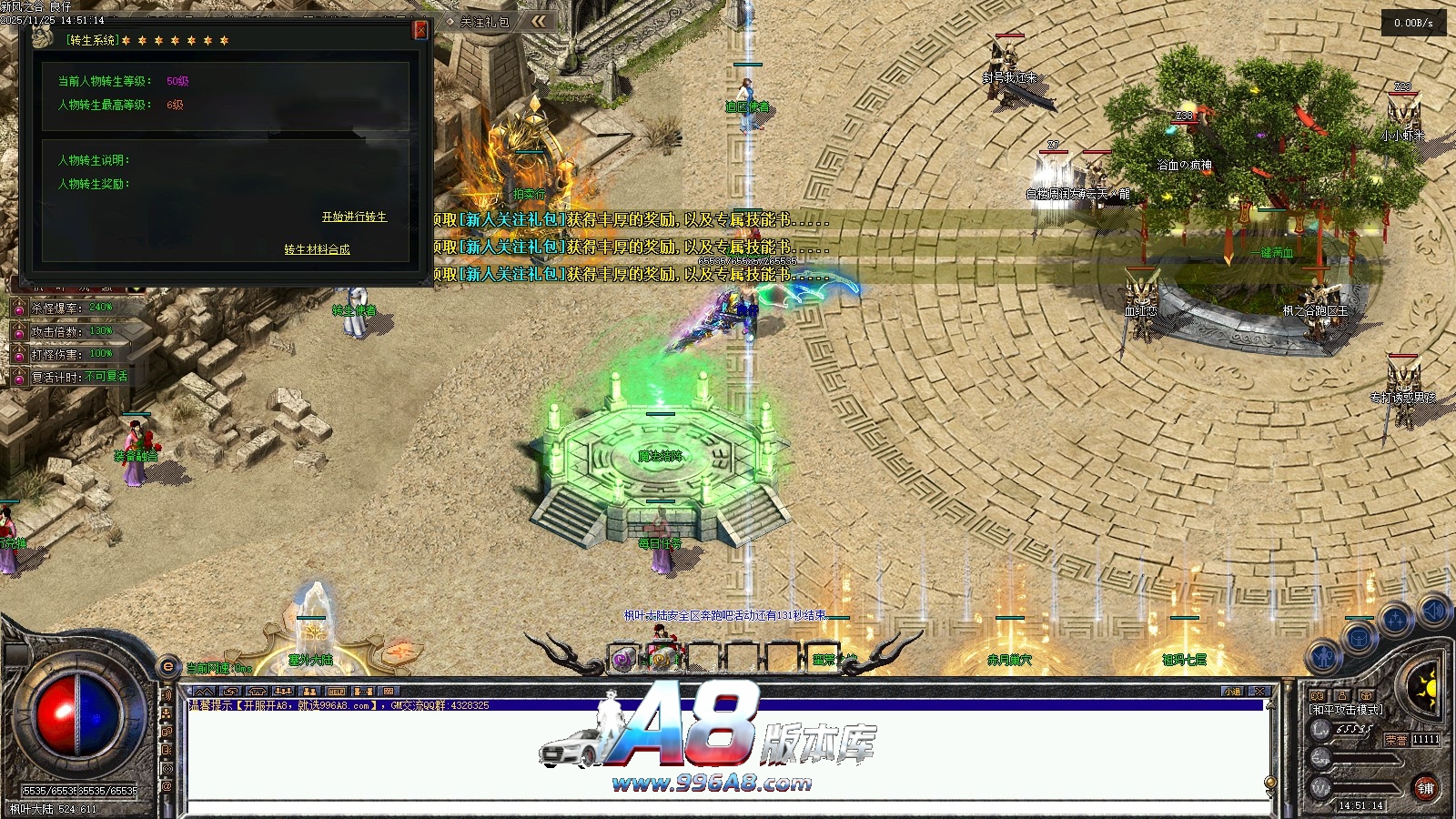Switch attack mode from 和平攻击模式
This screenshot has width=1456, height=819.
pyautogui.click(x=1346, y=710)
